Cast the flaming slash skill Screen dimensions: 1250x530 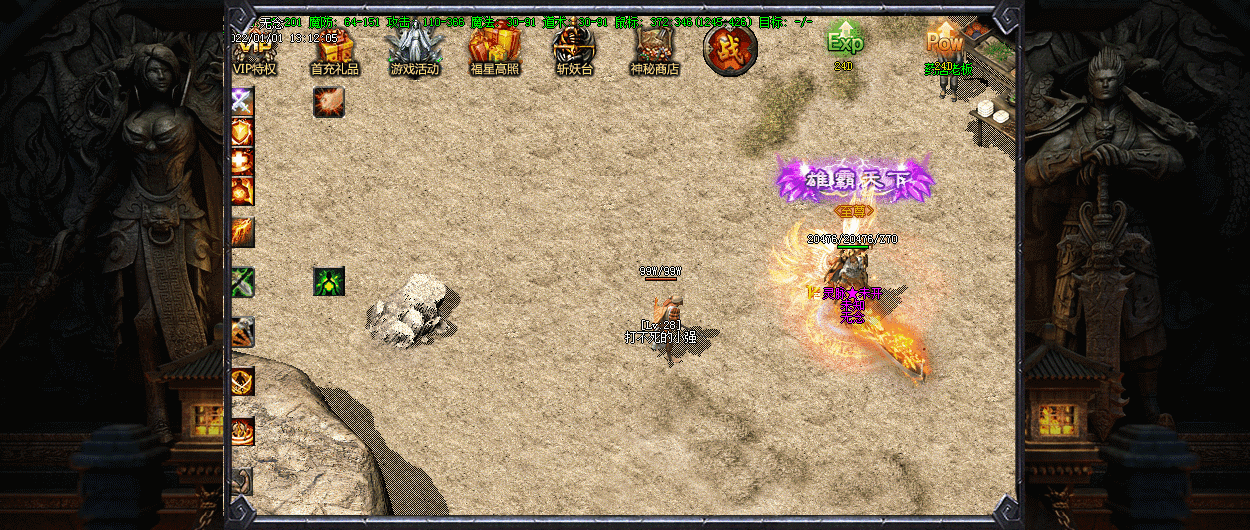243,232
